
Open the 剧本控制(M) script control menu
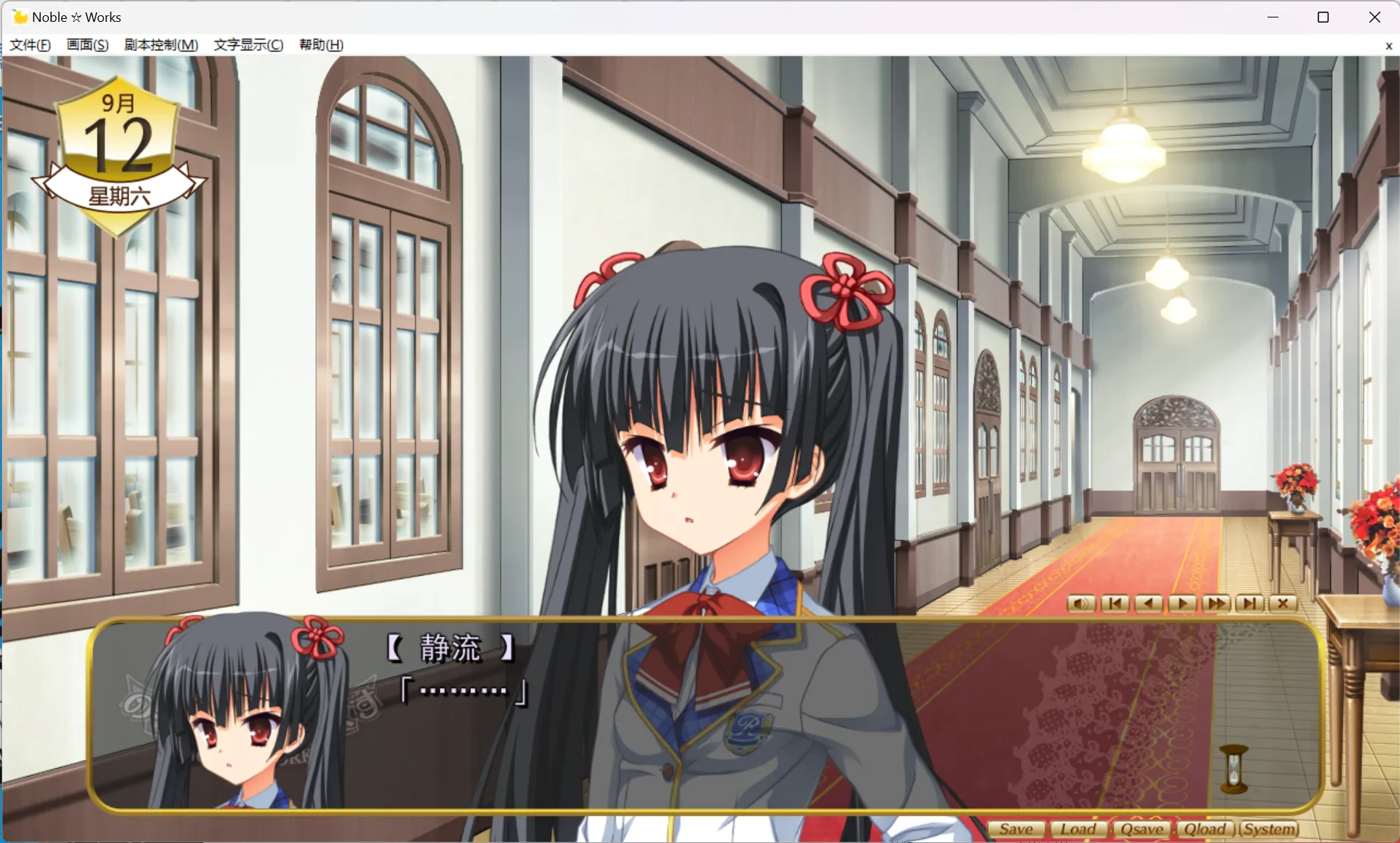[160, 44]
